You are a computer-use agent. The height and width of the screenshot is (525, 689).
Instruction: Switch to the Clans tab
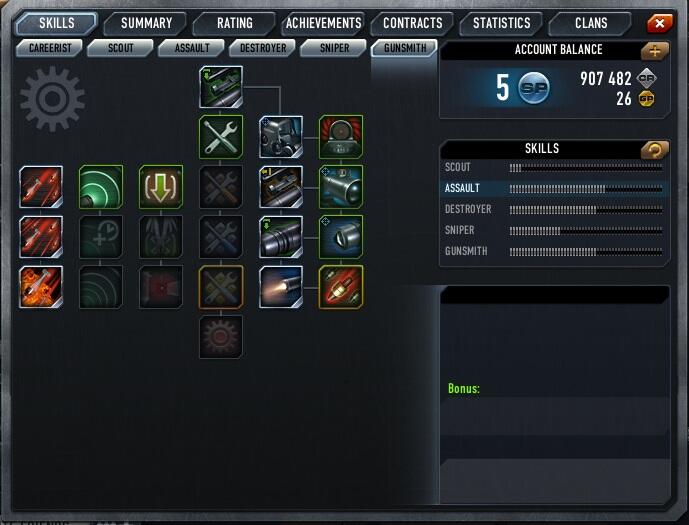pyautogui.click(x=591, y=23)
